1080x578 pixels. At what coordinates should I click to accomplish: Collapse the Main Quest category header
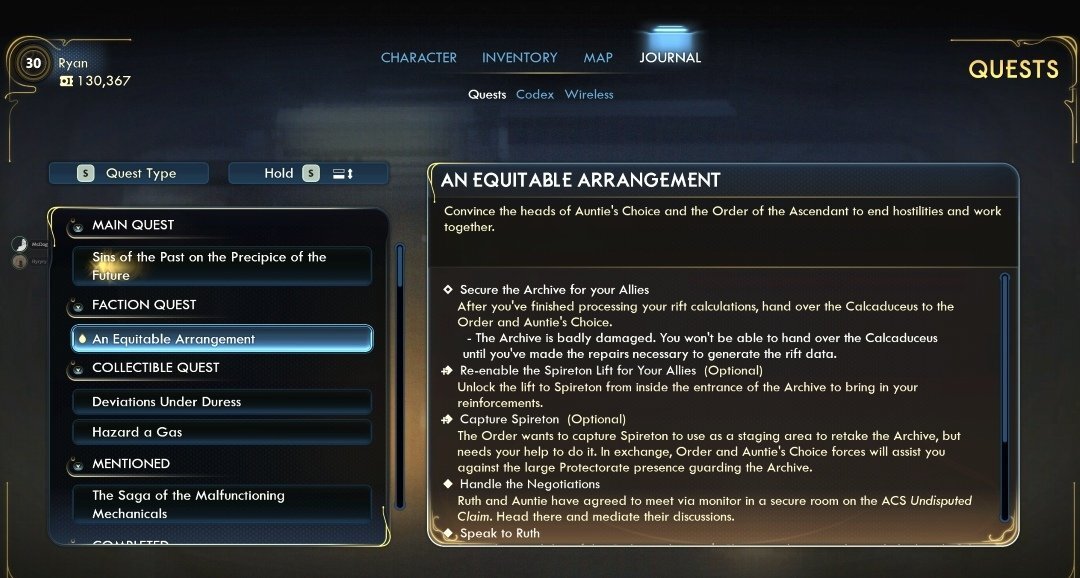click(x=132, y=225)
